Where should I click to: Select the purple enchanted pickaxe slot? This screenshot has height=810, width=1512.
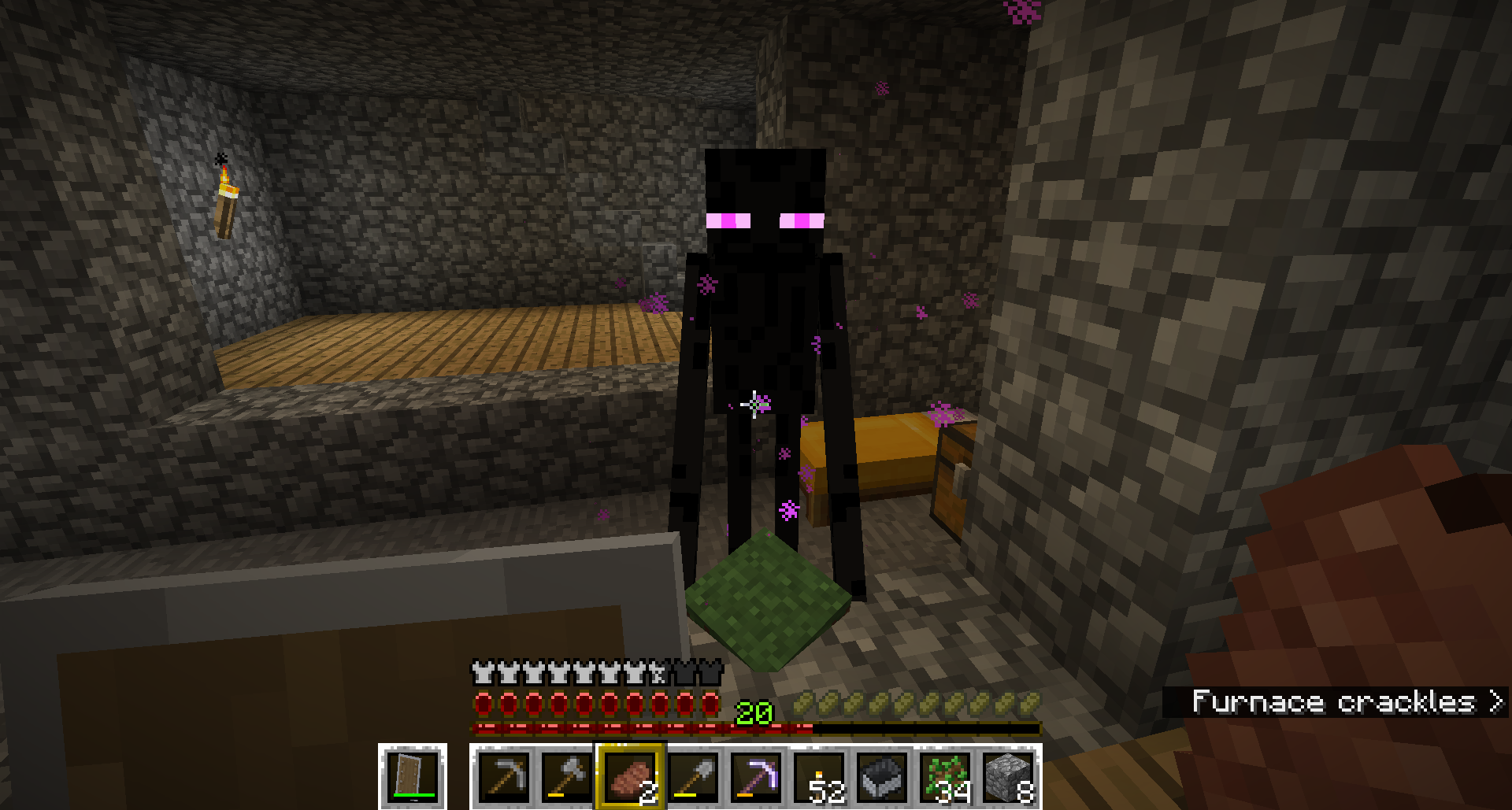click(757, 776)
